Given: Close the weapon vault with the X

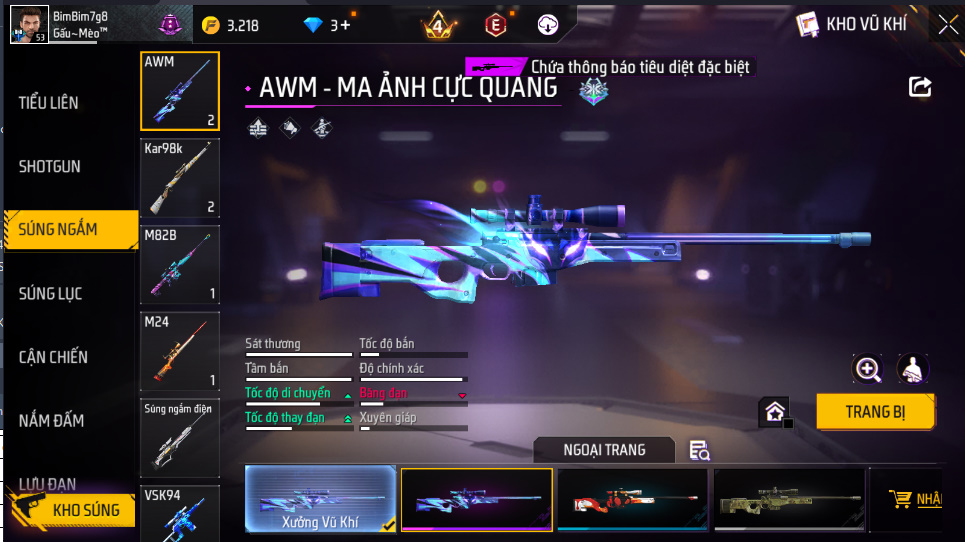Looking at the screenshot, I should click(x=948, y=25).
